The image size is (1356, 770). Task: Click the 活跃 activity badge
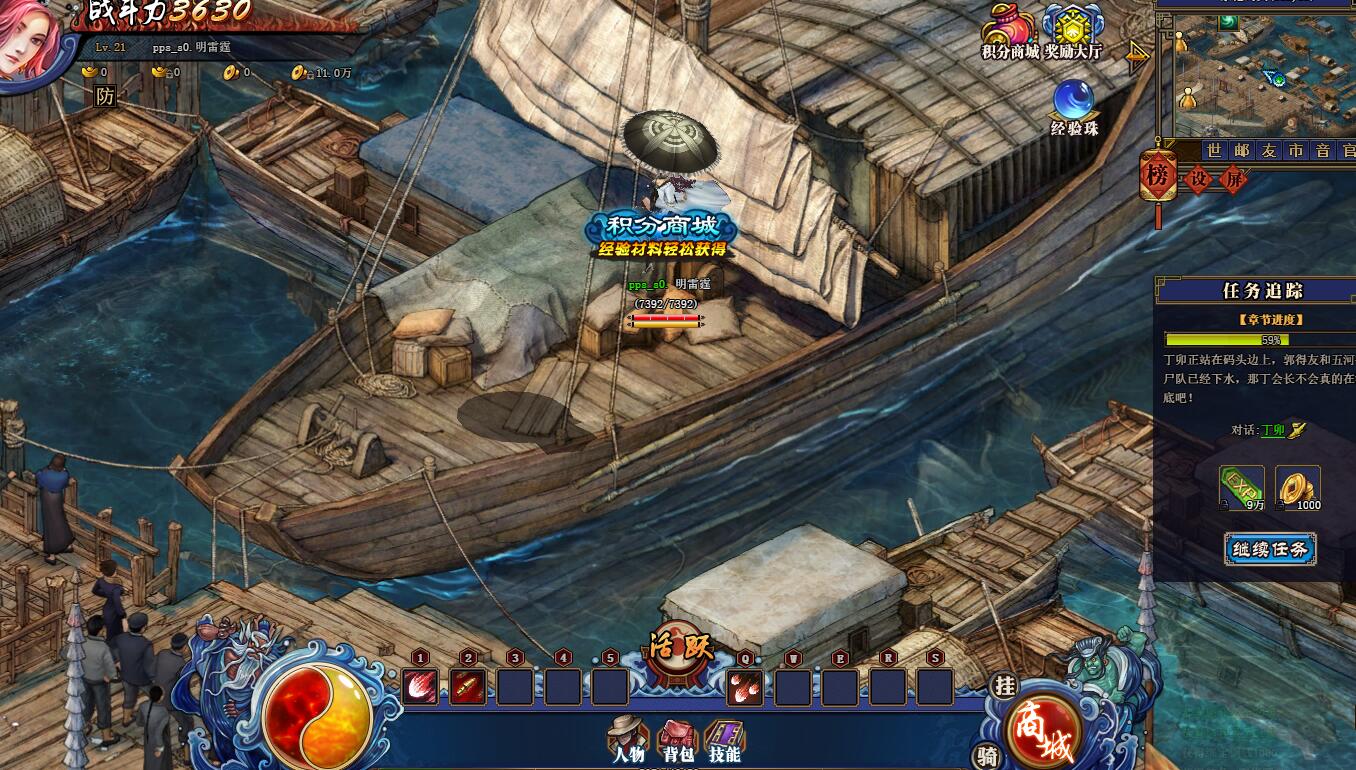point(680,647)
